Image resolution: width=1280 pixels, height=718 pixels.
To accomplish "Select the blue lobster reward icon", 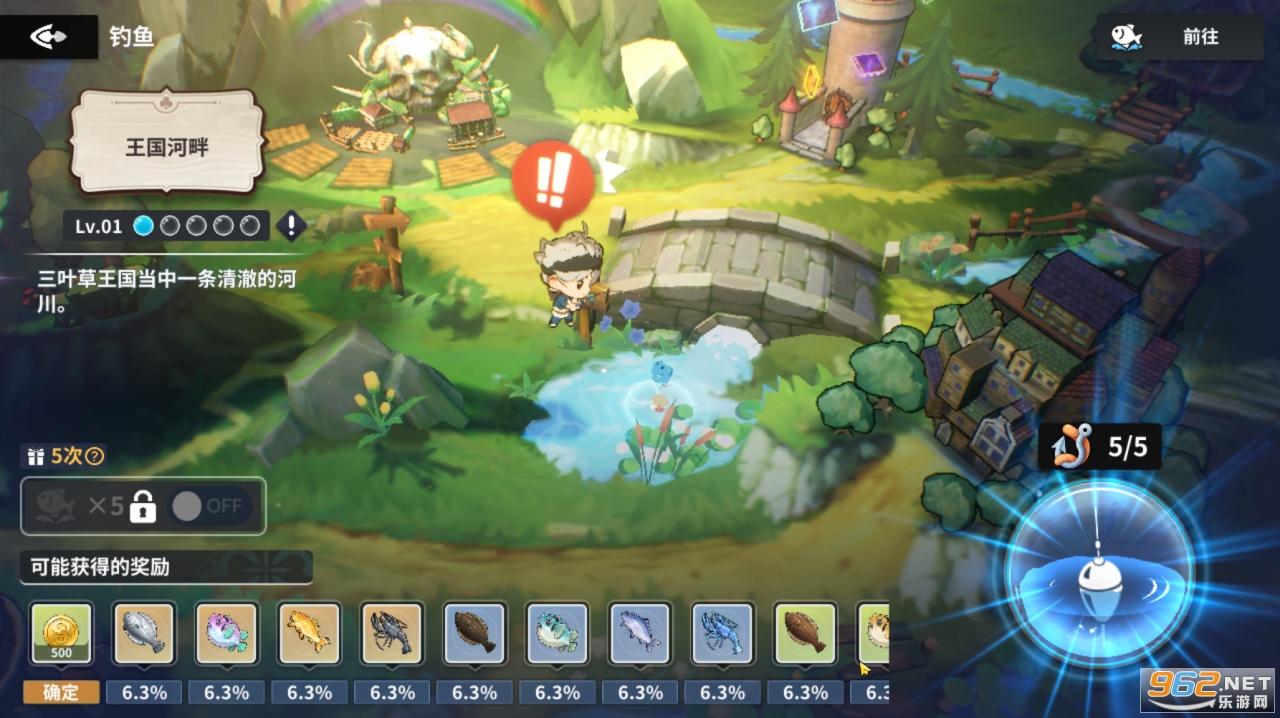I will [723, 633].
